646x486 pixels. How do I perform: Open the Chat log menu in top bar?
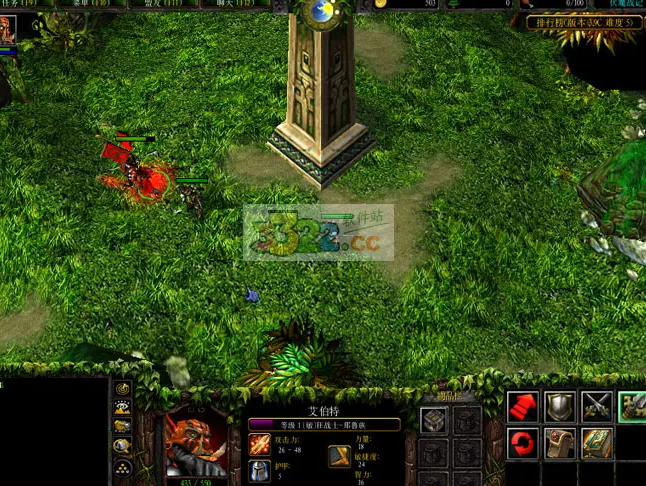[234, 4]
